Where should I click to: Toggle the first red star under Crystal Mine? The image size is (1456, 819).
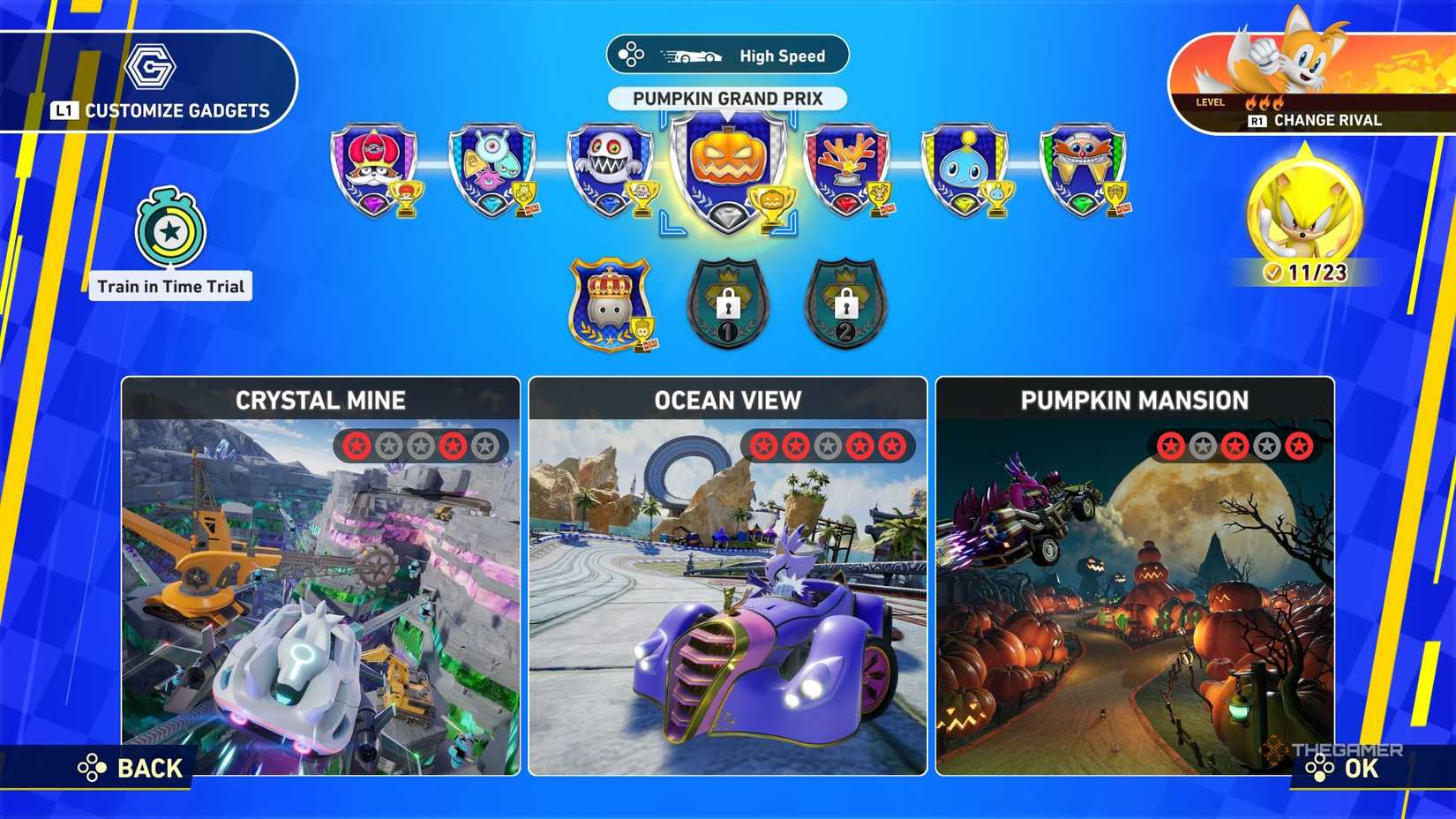click(356, 446)
